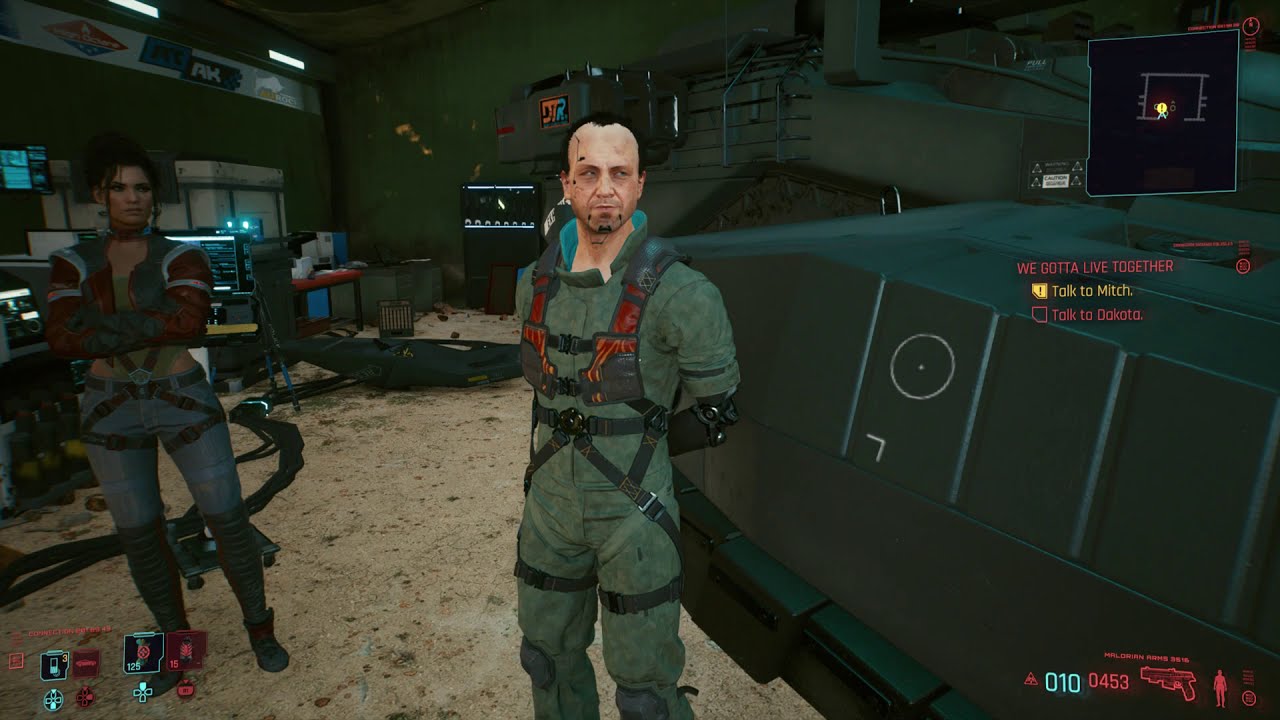
Task: Select the WE GOTTA LIVE TOGETHER quest title
Action: (x=1095, y=267)
